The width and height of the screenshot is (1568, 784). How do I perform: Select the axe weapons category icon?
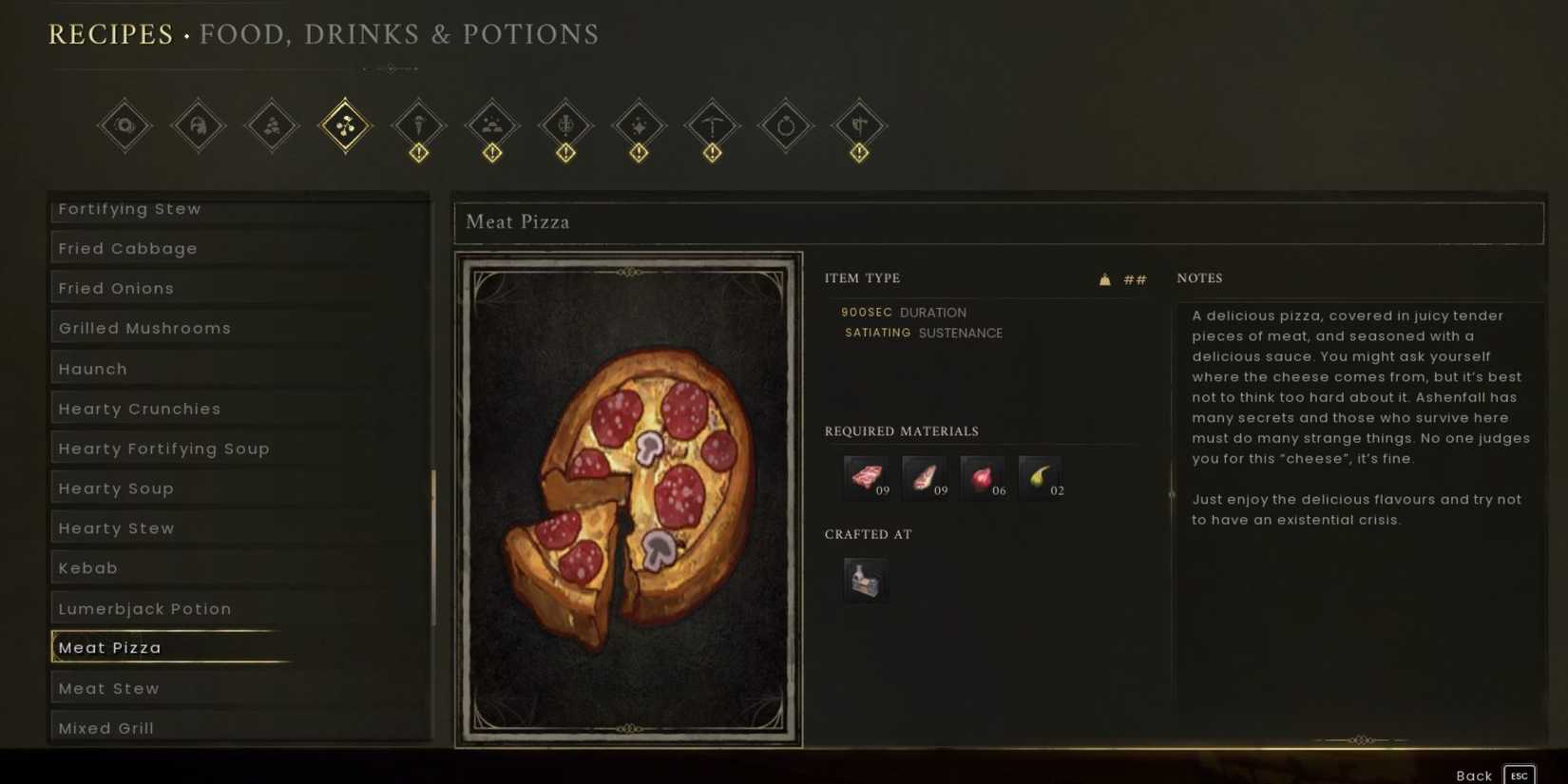(859, 124)
